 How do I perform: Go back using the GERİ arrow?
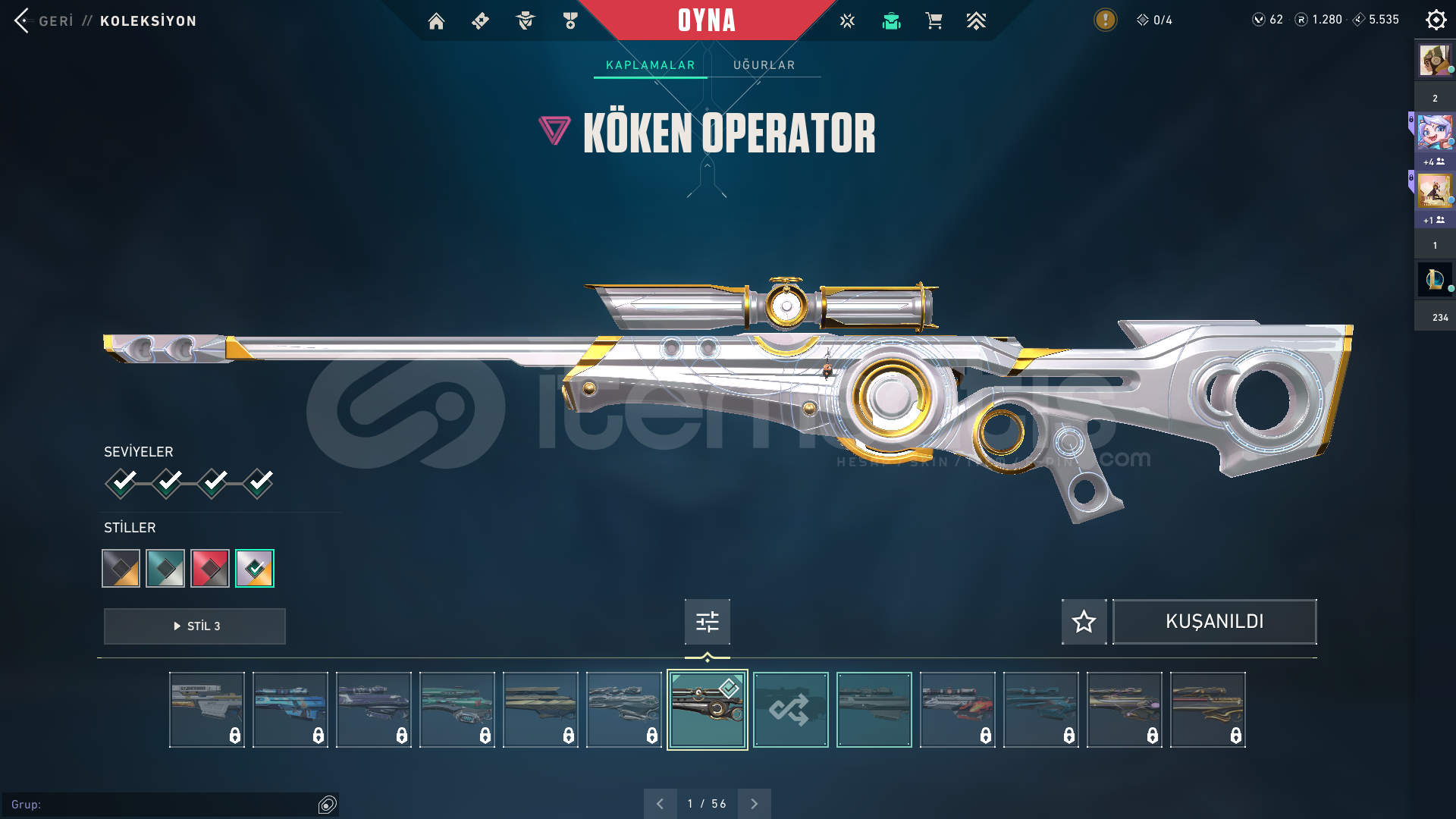click(23, 20)
